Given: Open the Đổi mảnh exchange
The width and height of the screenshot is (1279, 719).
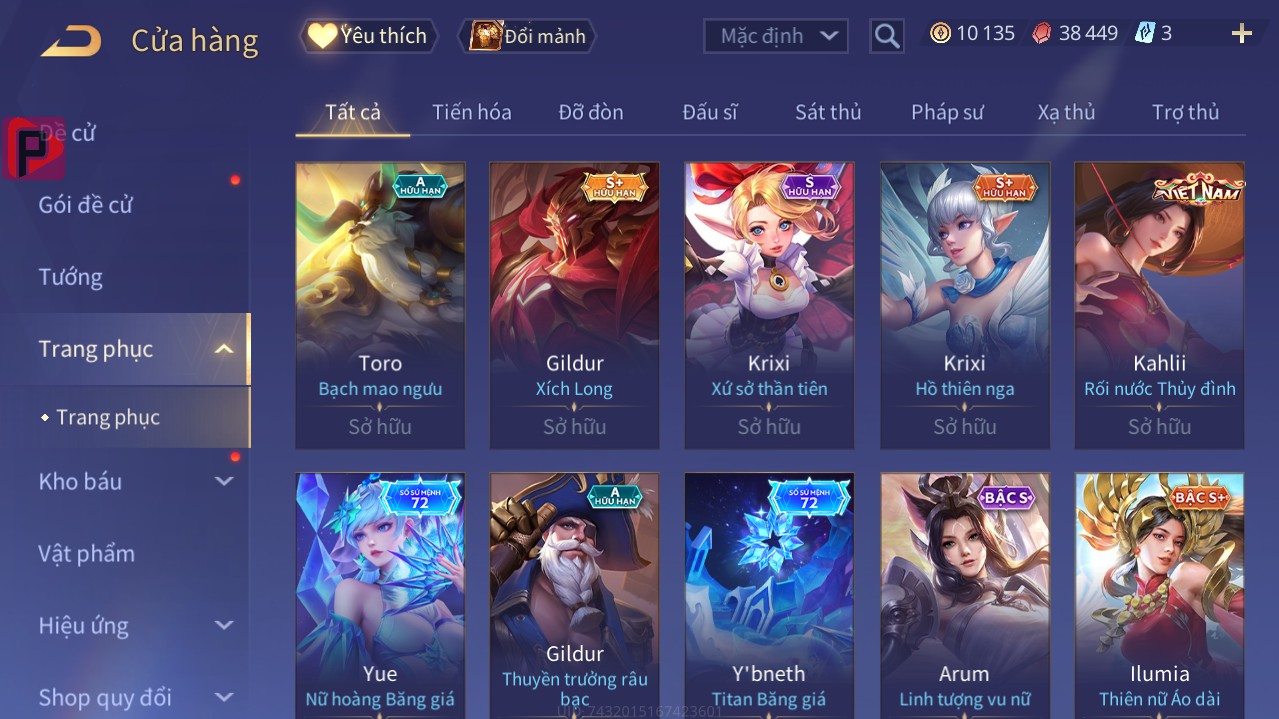Looking at the screenshot, I should click(x=527, y=36).
